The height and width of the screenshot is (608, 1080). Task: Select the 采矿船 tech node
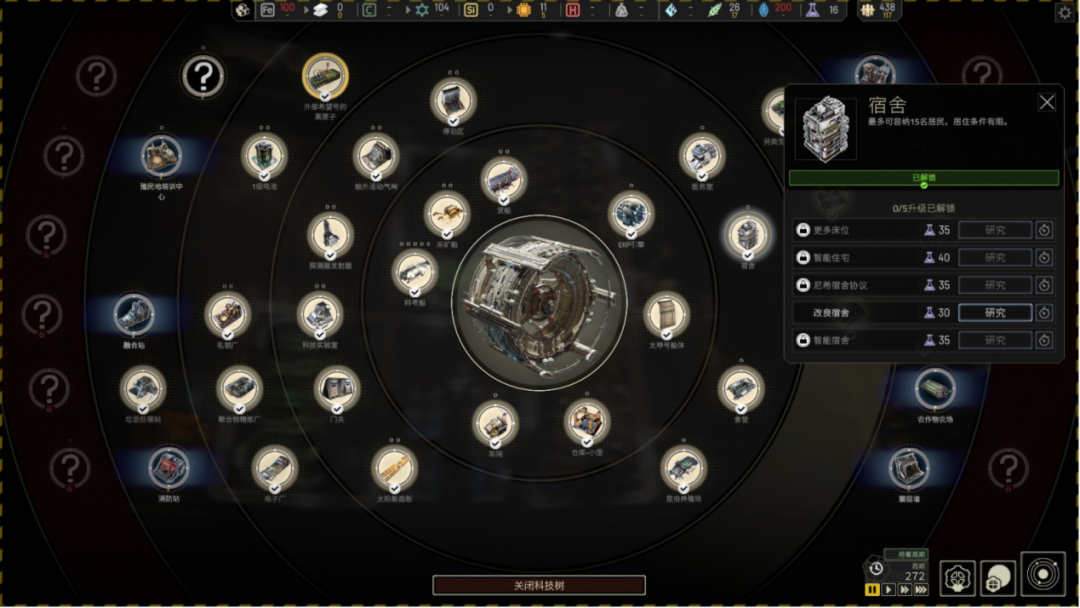[x=446, y=213]
